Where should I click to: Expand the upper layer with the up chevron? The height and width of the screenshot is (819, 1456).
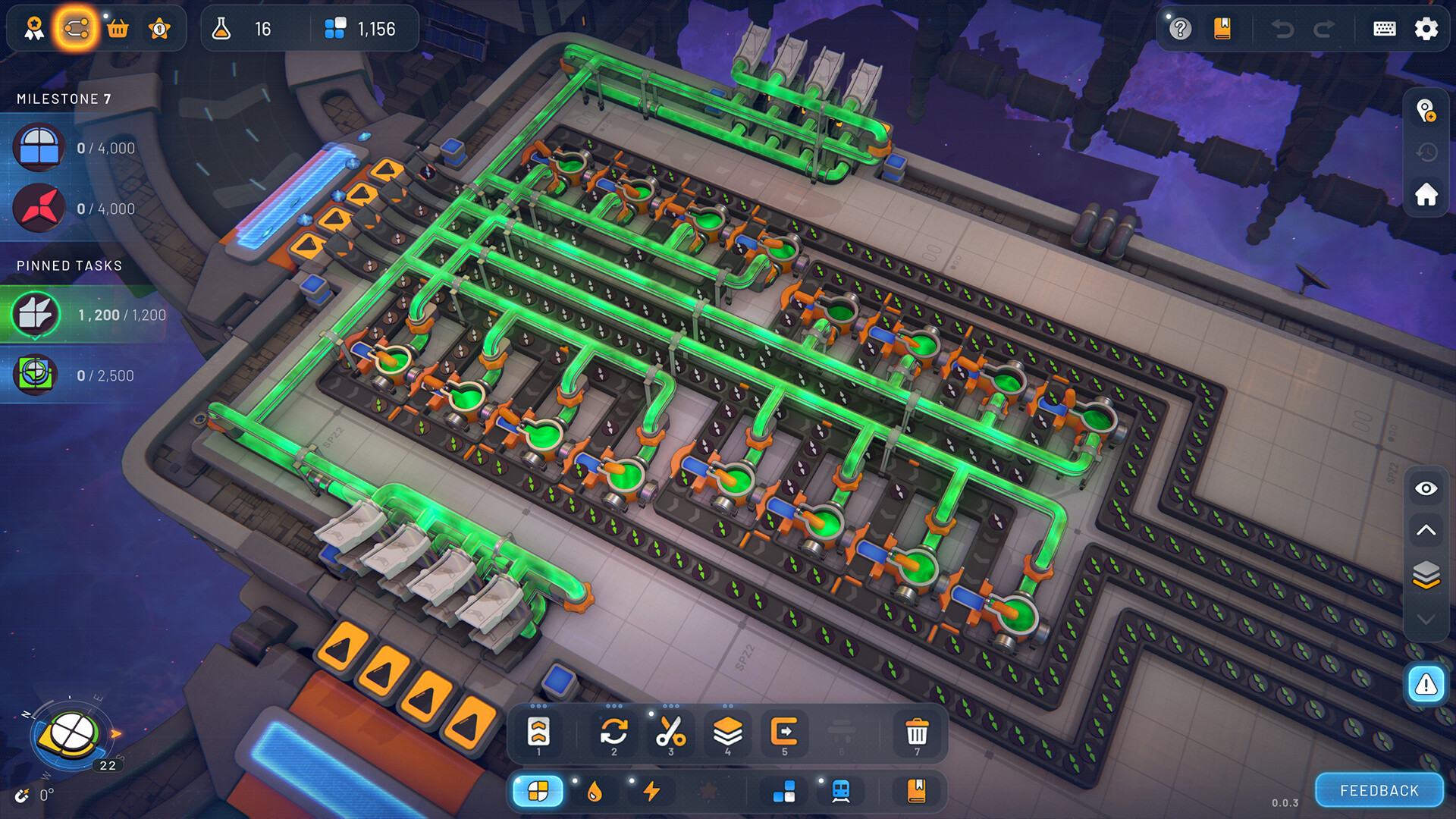[1426, 531]
